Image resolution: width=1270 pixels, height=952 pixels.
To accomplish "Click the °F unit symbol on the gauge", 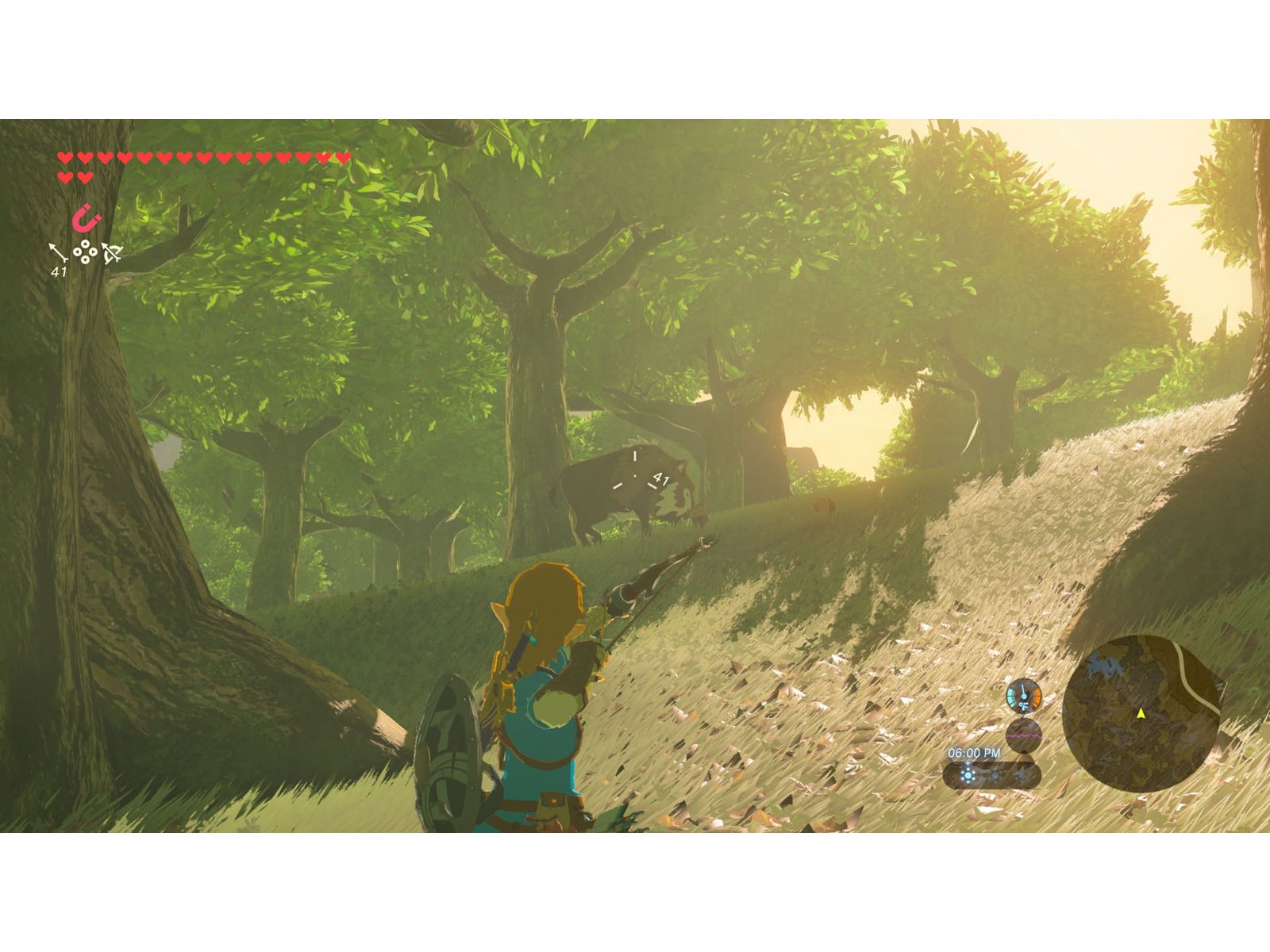I will pyautogui.click(x=1024, y=705).
